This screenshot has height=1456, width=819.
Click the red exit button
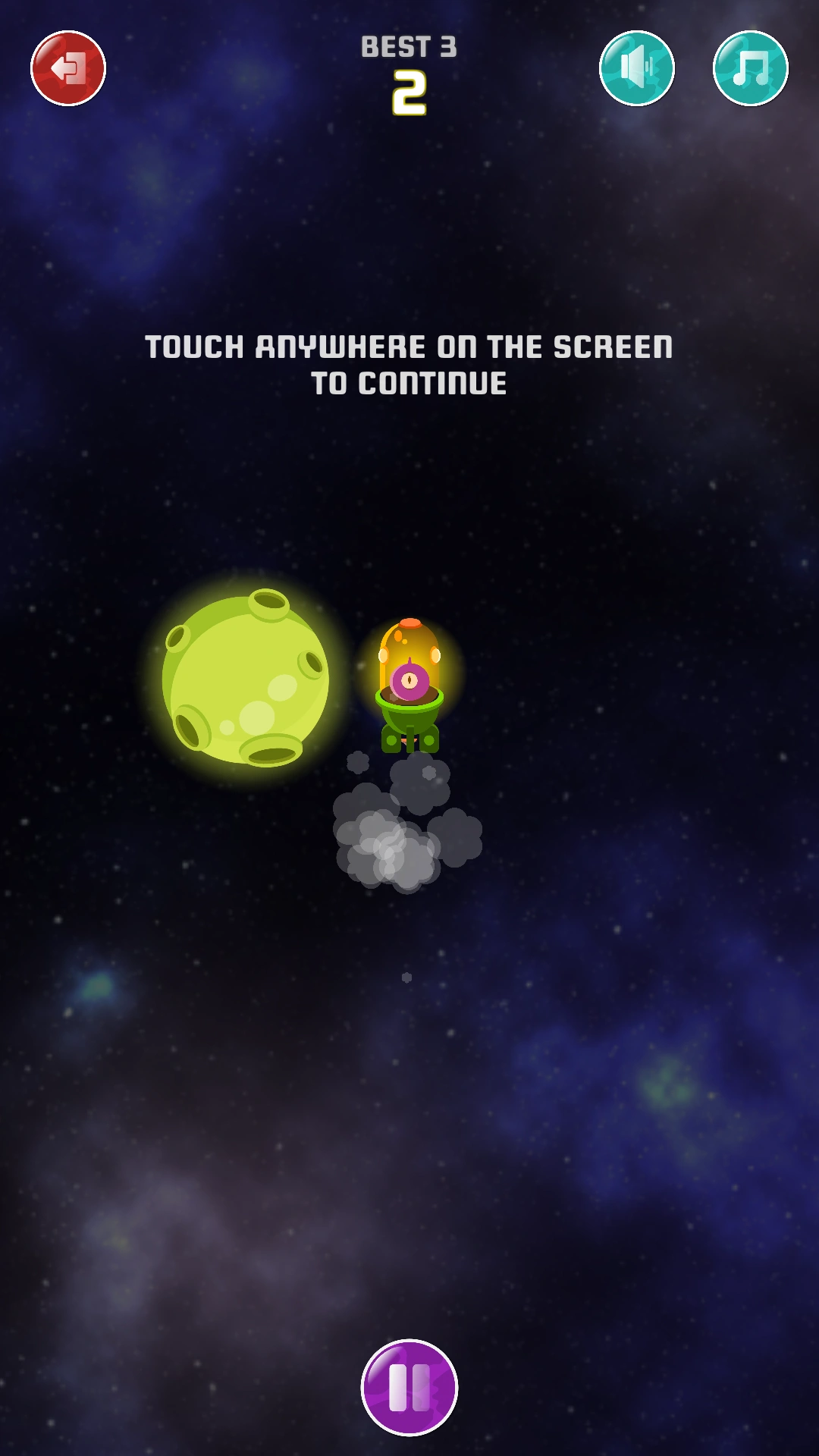pyautogui.click(x=68, y=68)
